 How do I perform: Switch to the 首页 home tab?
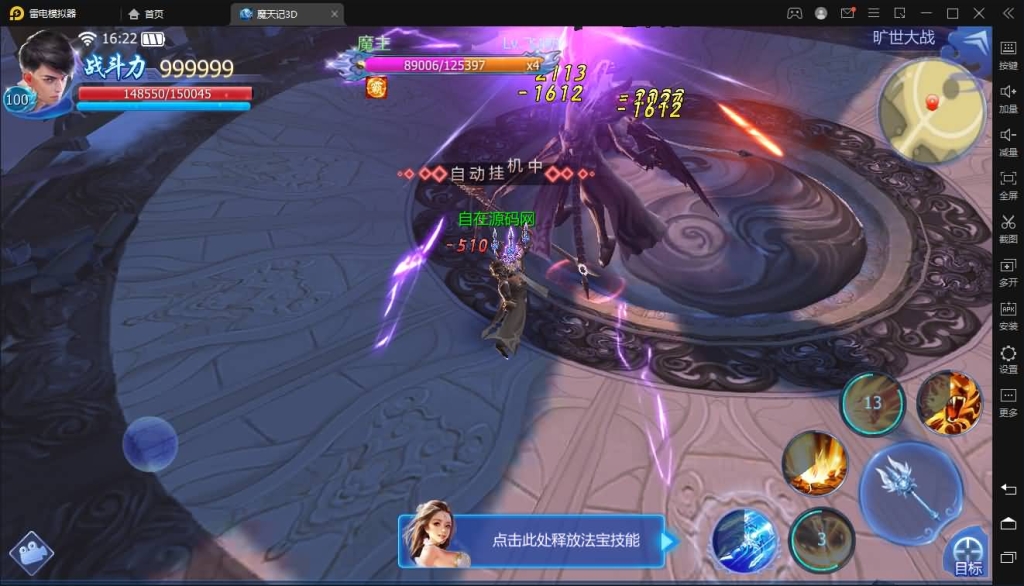point(146,14)
